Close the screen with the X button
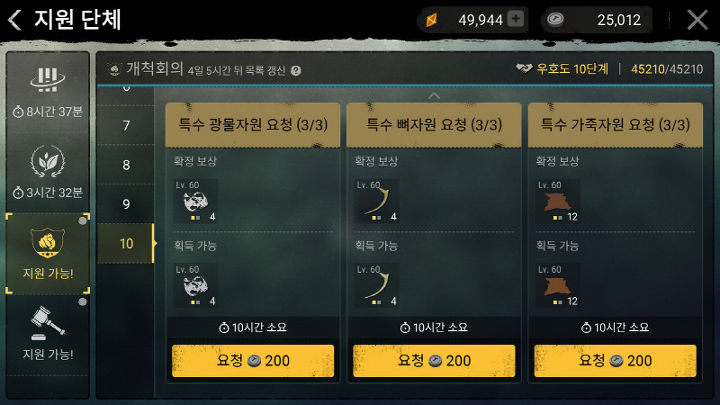The width and height of the screenshot is (720, 405). [x=697, y=20]
